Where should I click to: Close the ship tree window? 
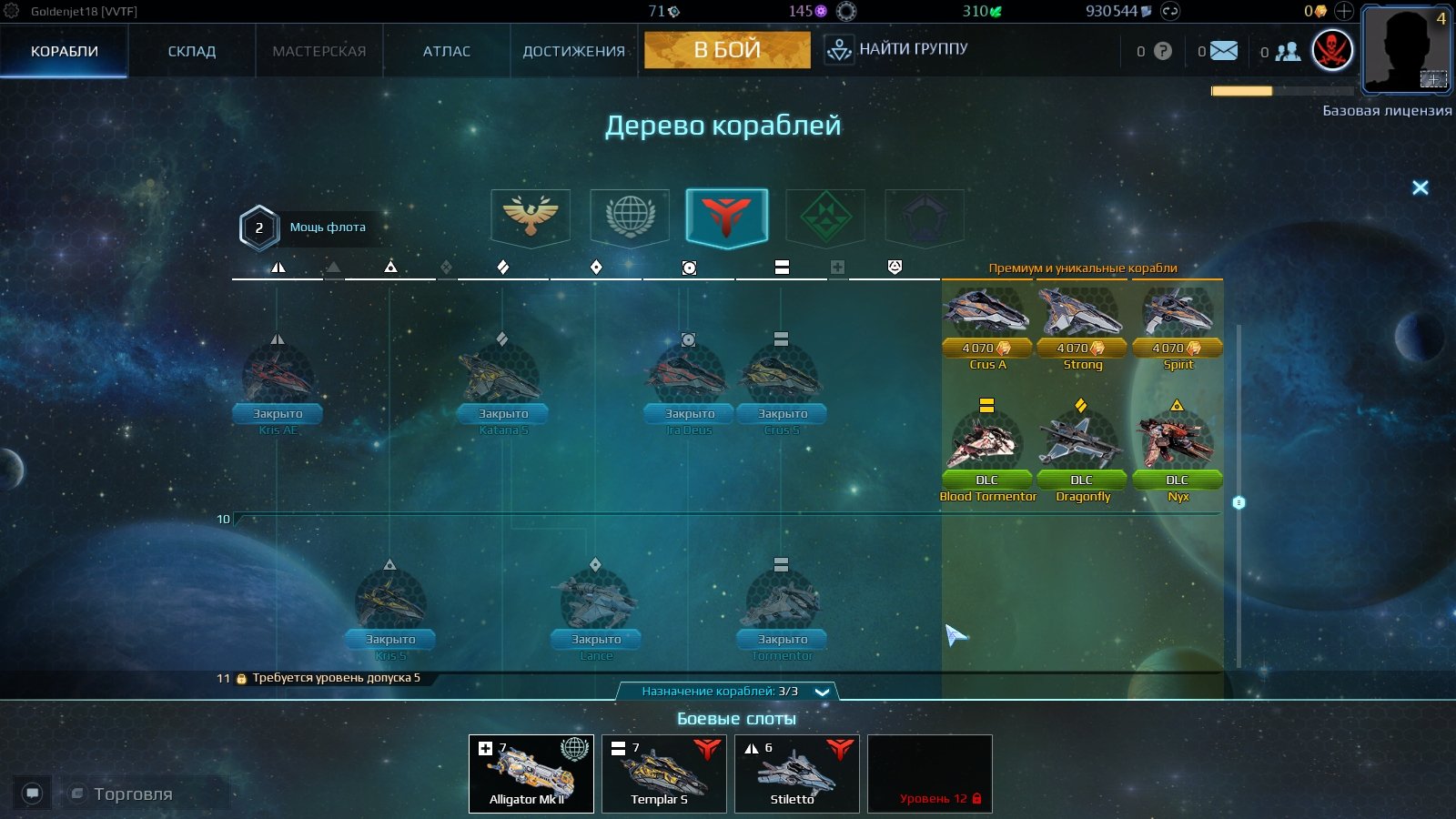tap(1420, 187)
